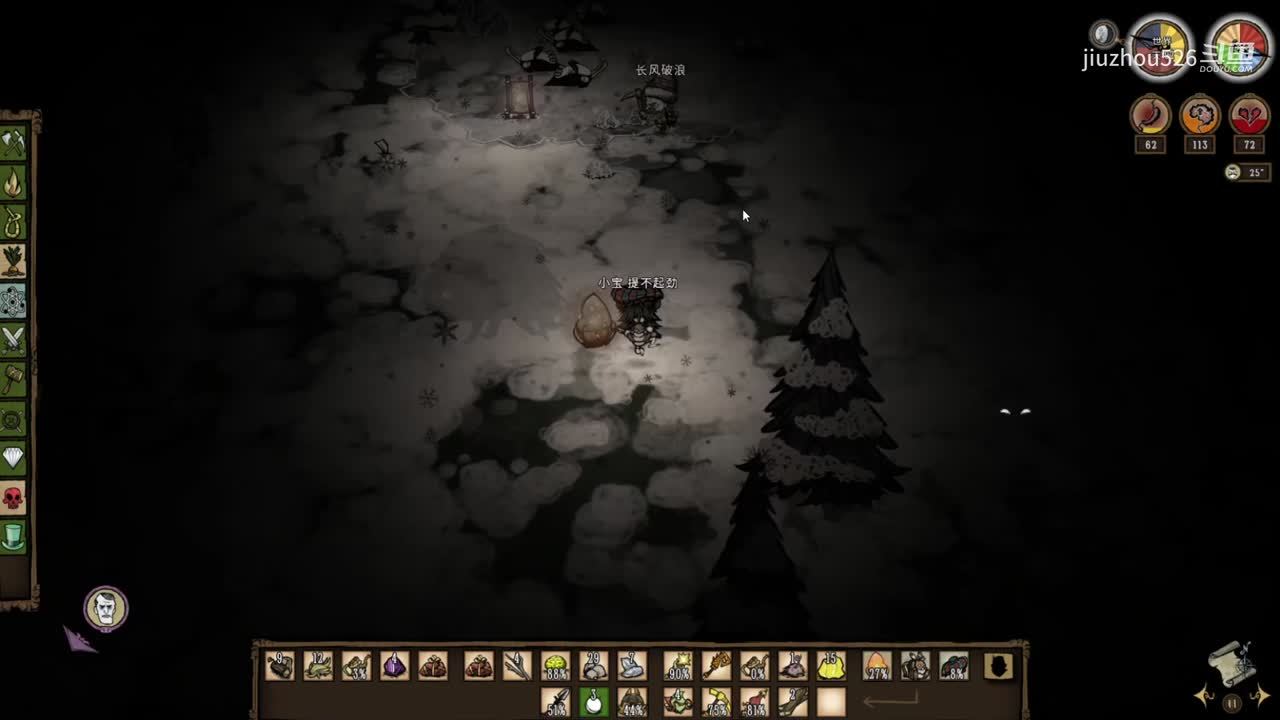Select the gold nugget stack of 15
Viewport: 1280px width, 720px height.
click(x=831, y=666)
